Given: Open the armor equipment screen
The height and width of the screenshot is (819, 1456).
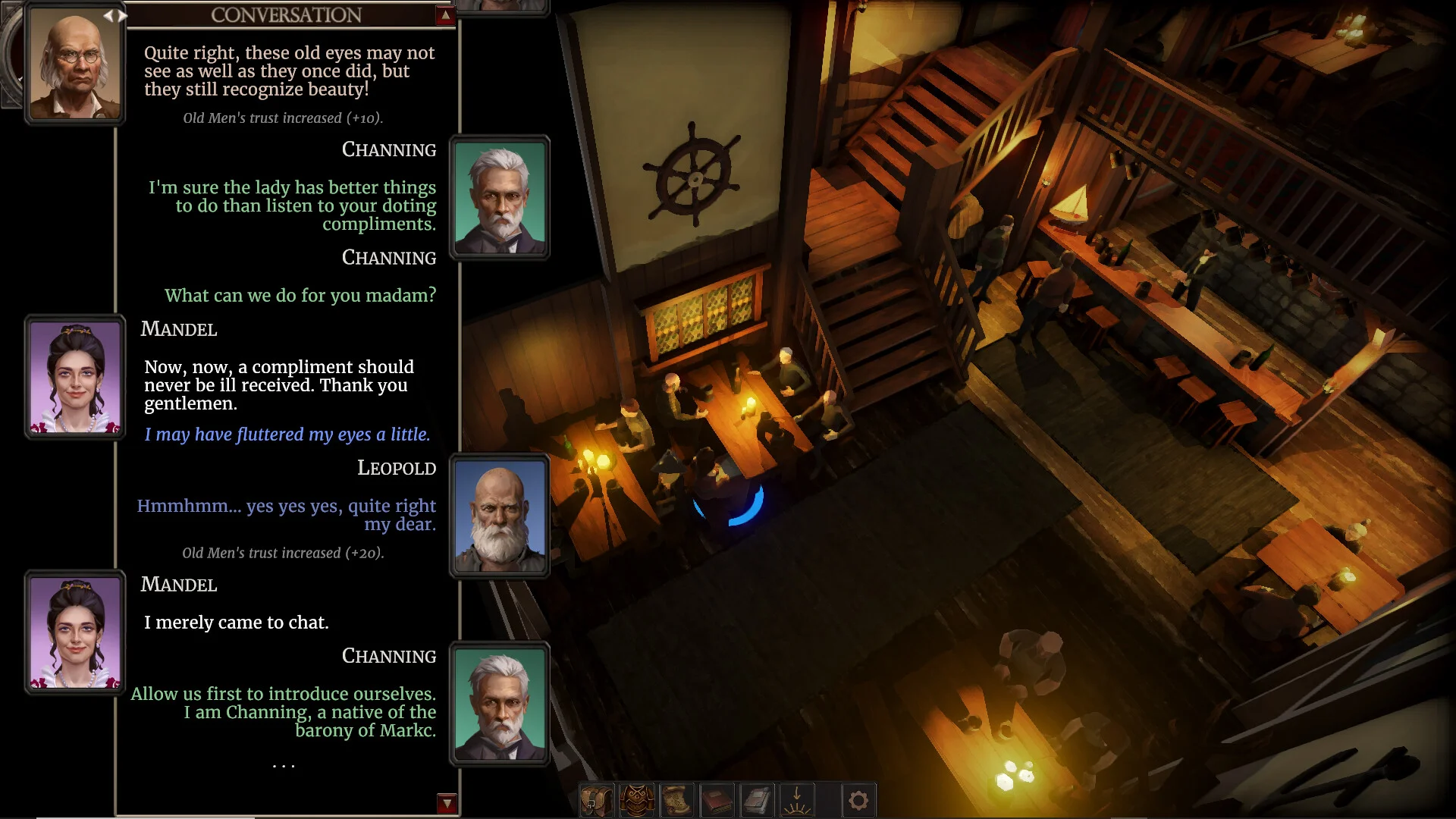Looking at the screenshot, I should [637, 801].
